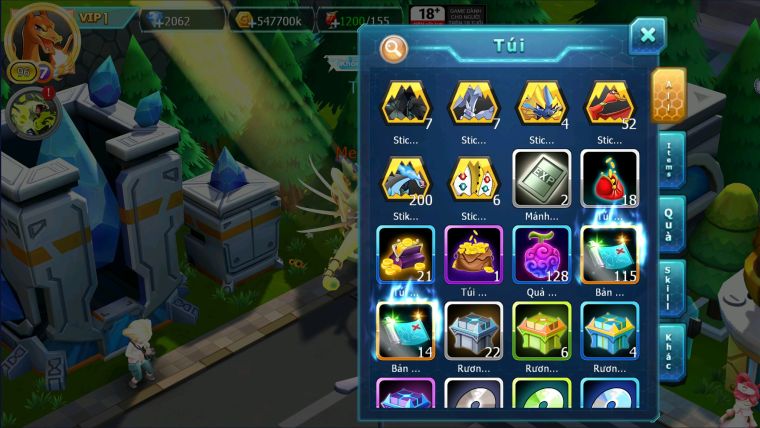The width and height of the screenshot is (760, 428).
Task: Select the sticker slot with count 200
Action: pos(405,179)
